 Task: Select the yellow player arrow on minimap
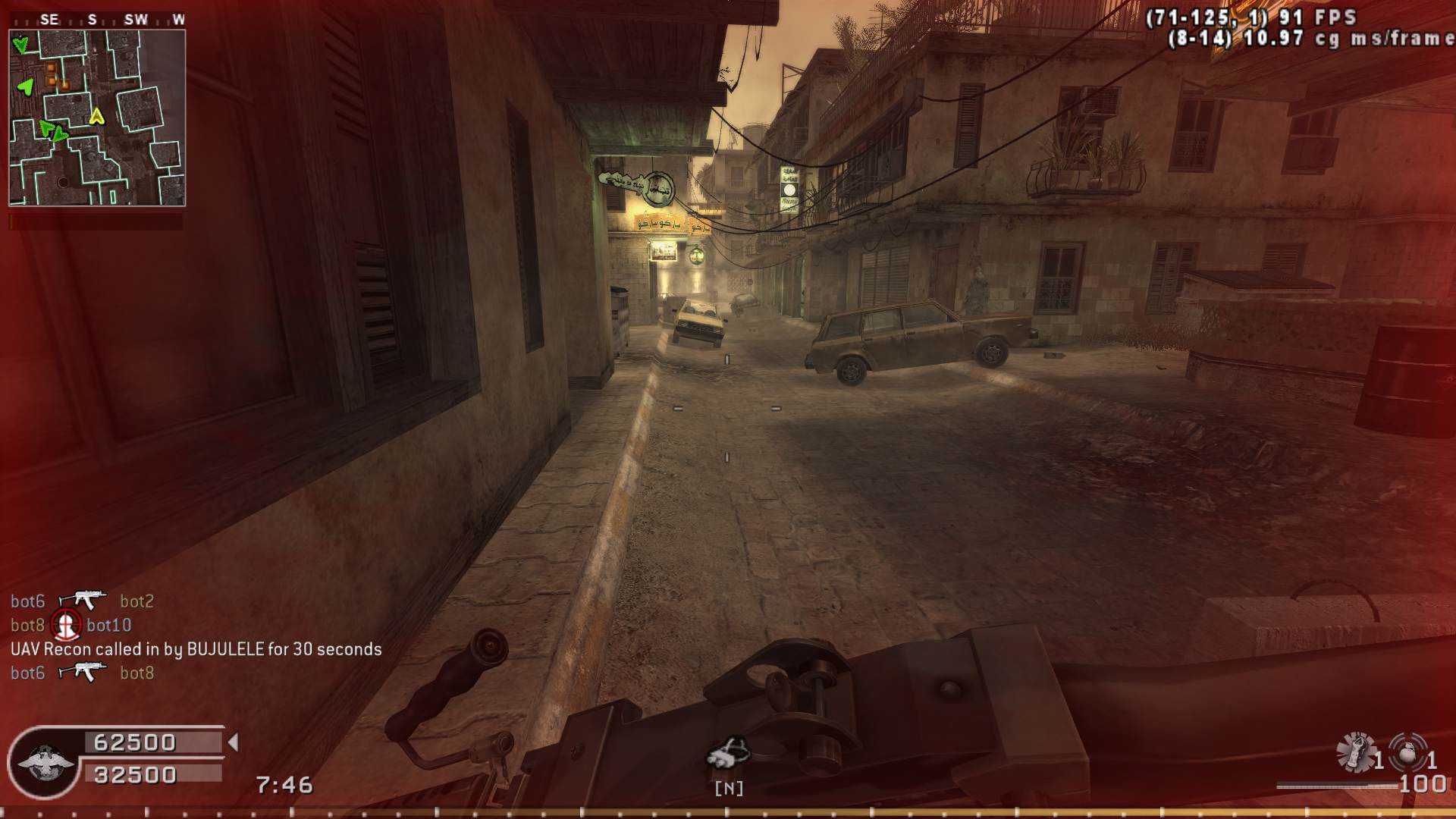(96, 117)
